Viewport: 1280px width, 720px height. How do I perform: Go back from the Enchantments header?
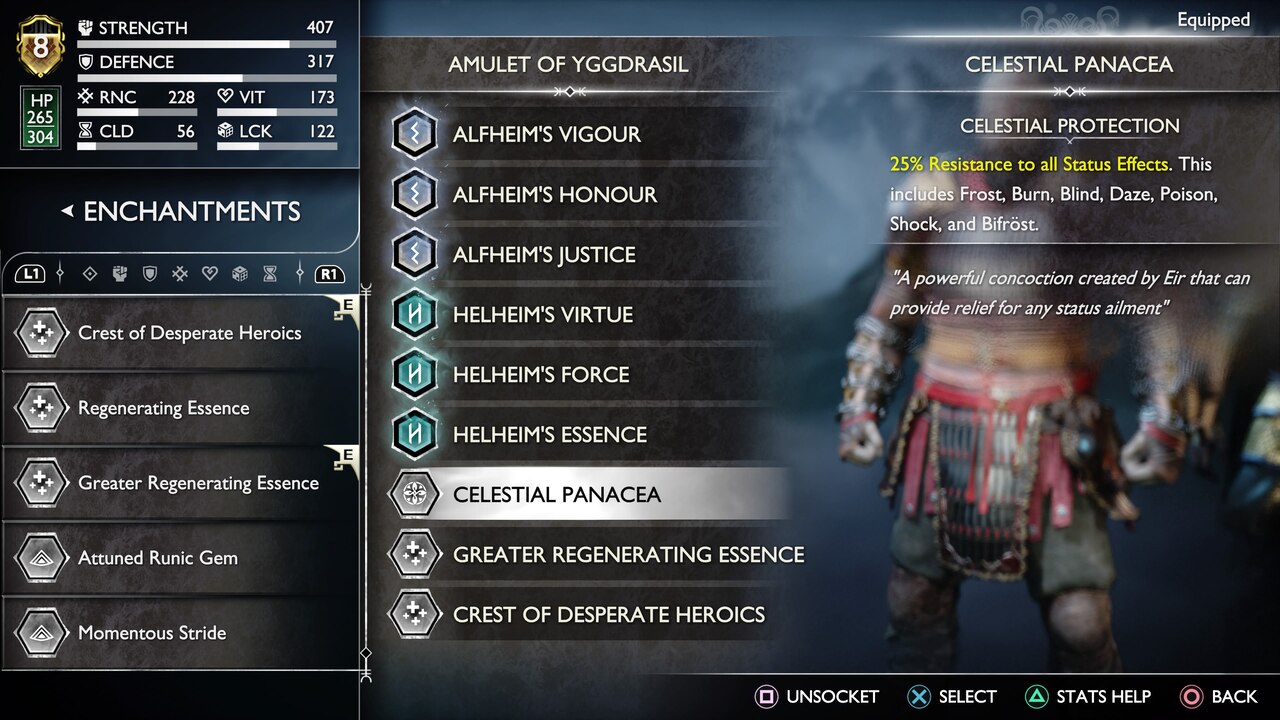click(68, 211)
